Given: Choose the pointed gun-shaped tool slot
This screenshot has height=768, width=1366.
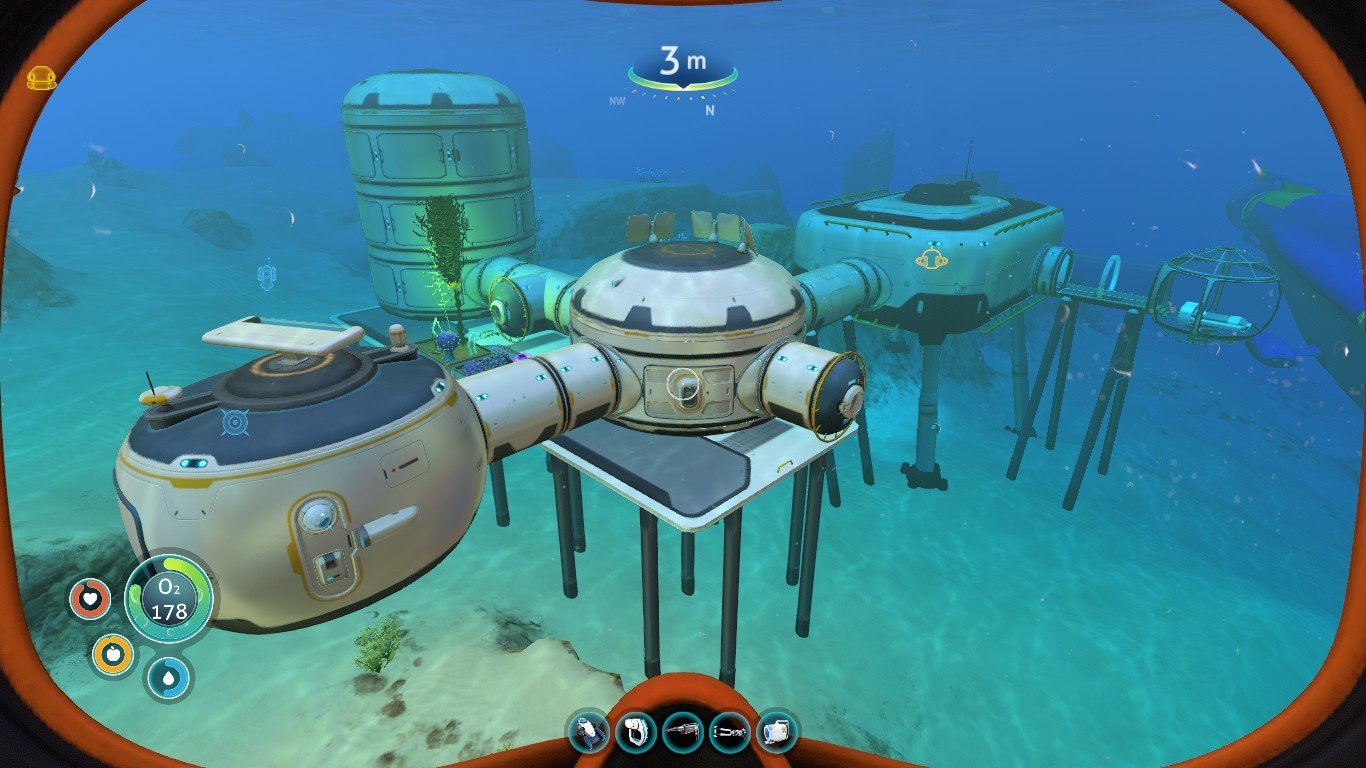Looking at the screenshot, I should tap(683, 732).
